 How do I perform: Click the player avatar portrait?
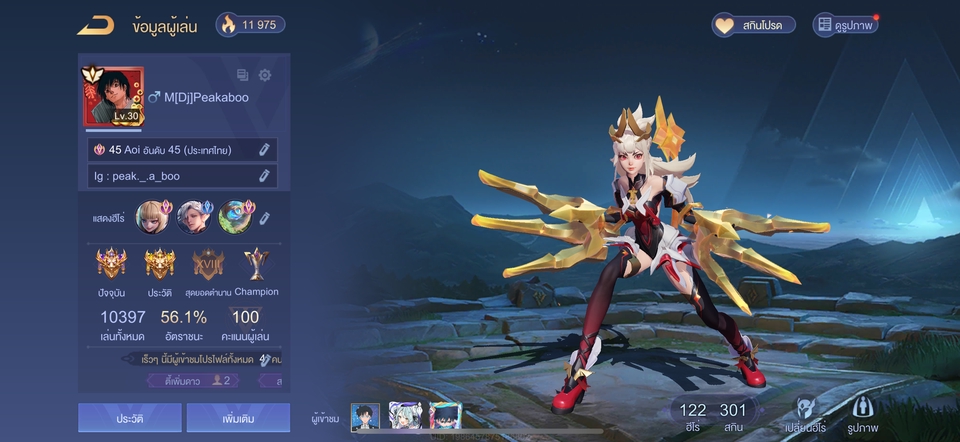113,96
